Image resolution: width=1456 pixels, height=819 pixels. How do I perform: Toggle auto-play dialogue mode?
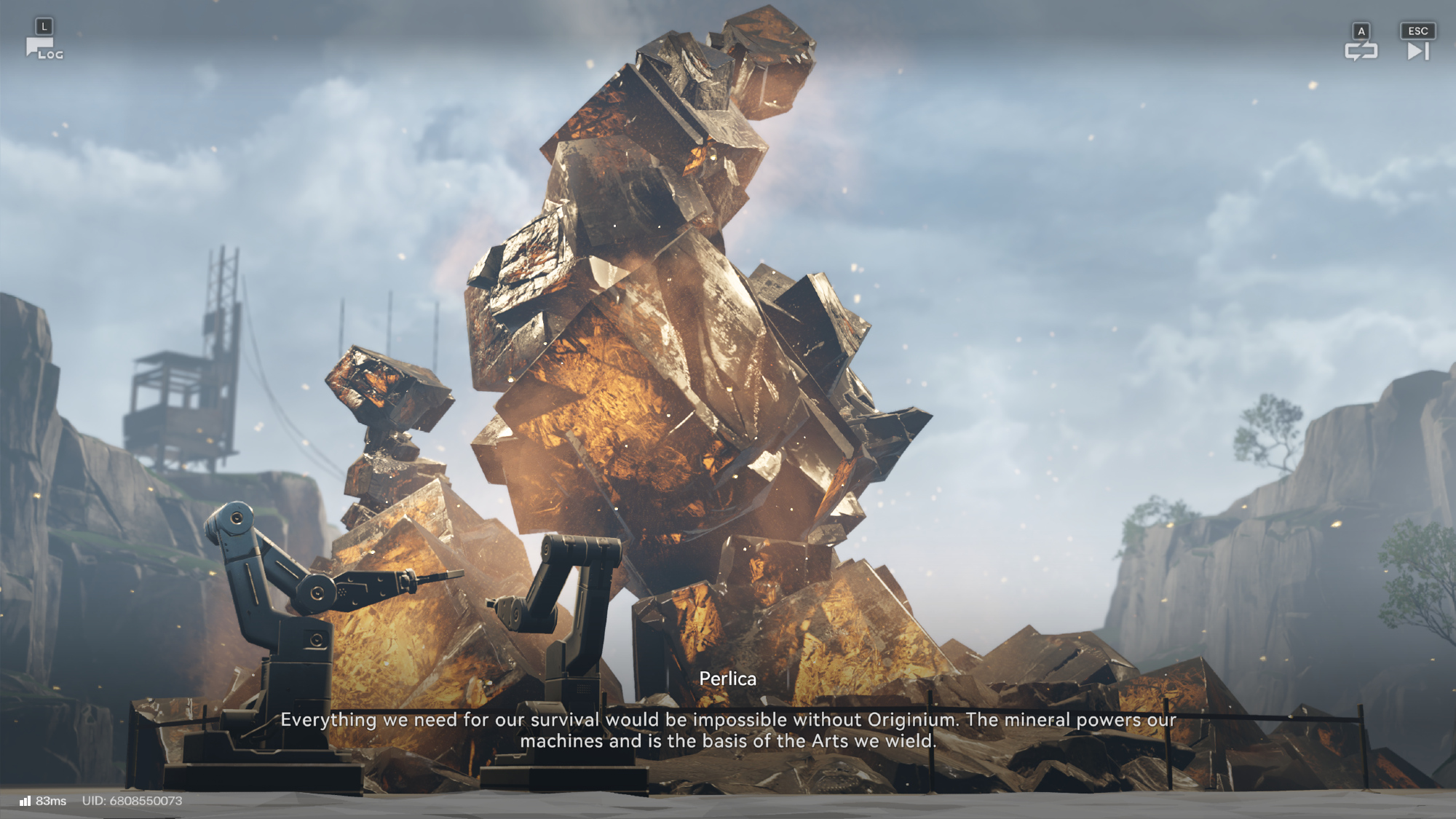tap(1361, 50)
